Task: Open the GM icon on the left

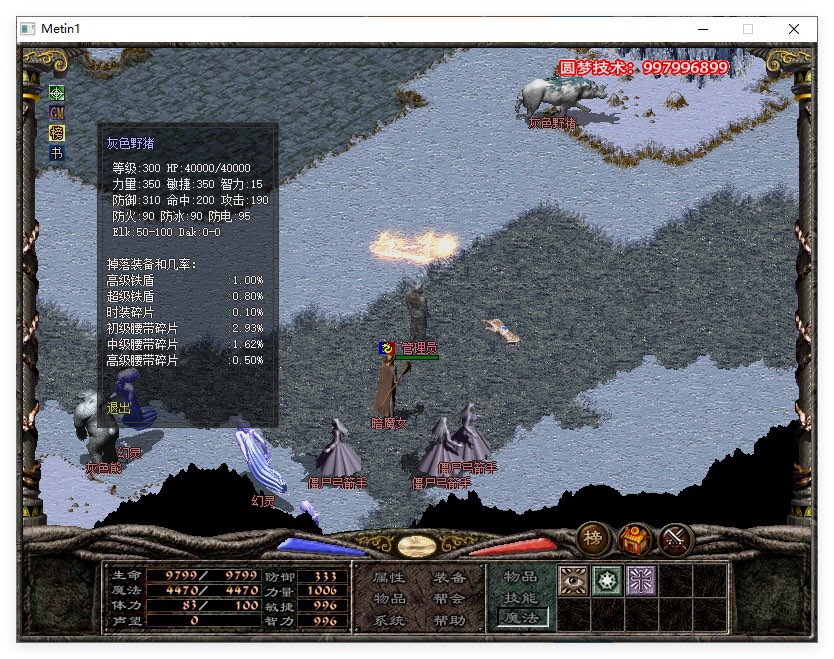Action: coord(57,112)
